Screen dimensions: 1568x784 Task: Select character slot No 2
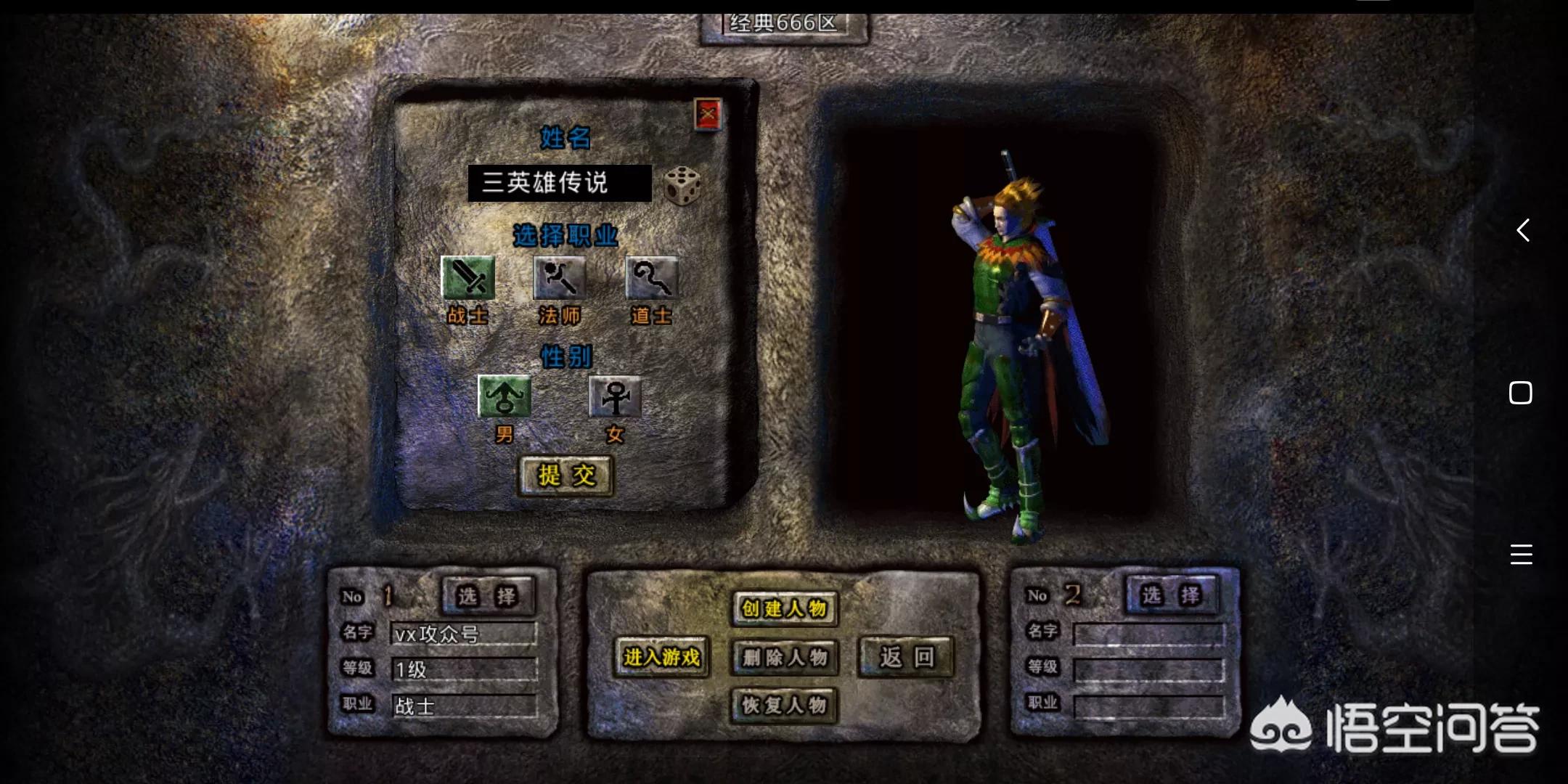click(x=1171, y=595)
